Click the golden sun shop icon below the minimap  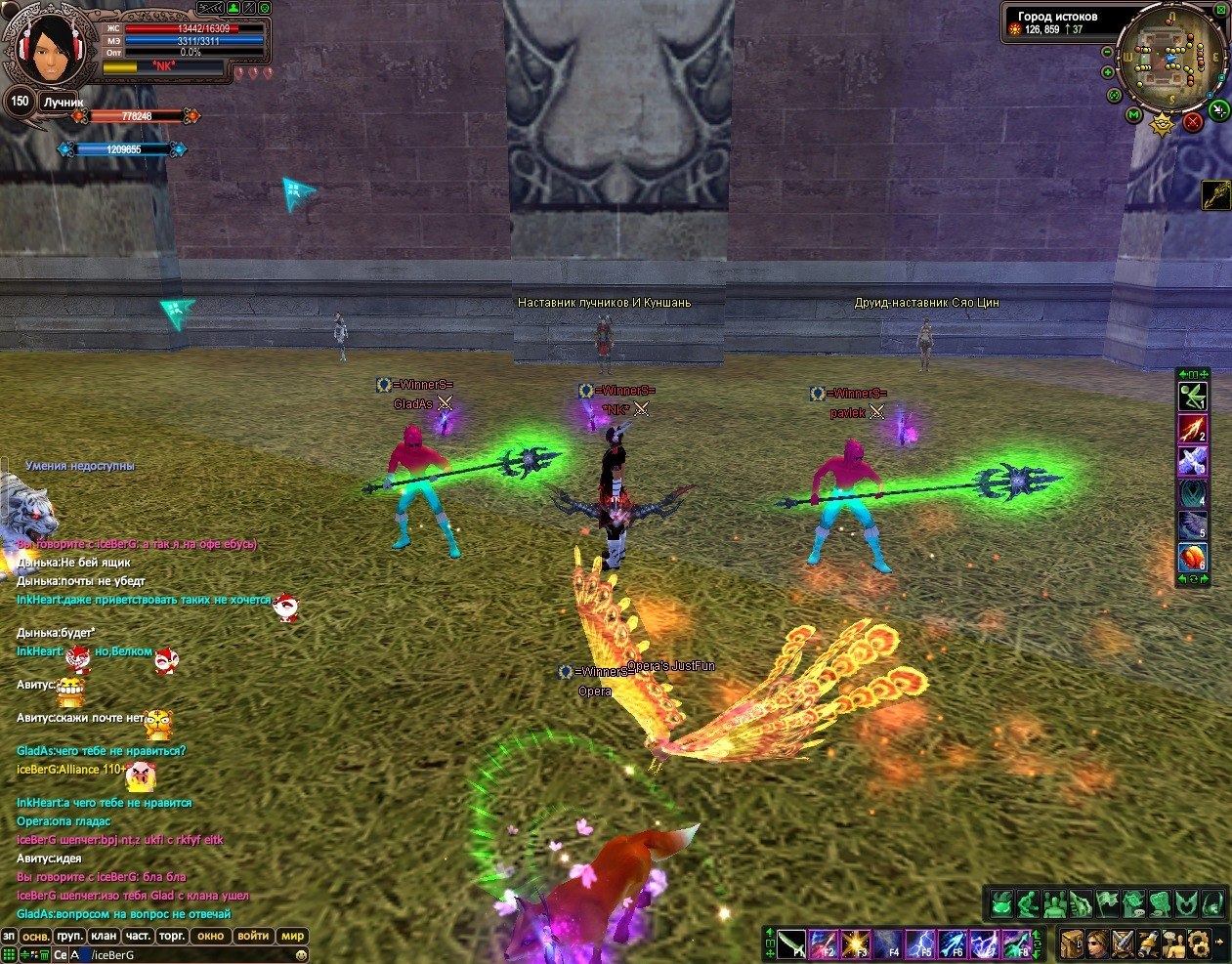point(1162,124)
